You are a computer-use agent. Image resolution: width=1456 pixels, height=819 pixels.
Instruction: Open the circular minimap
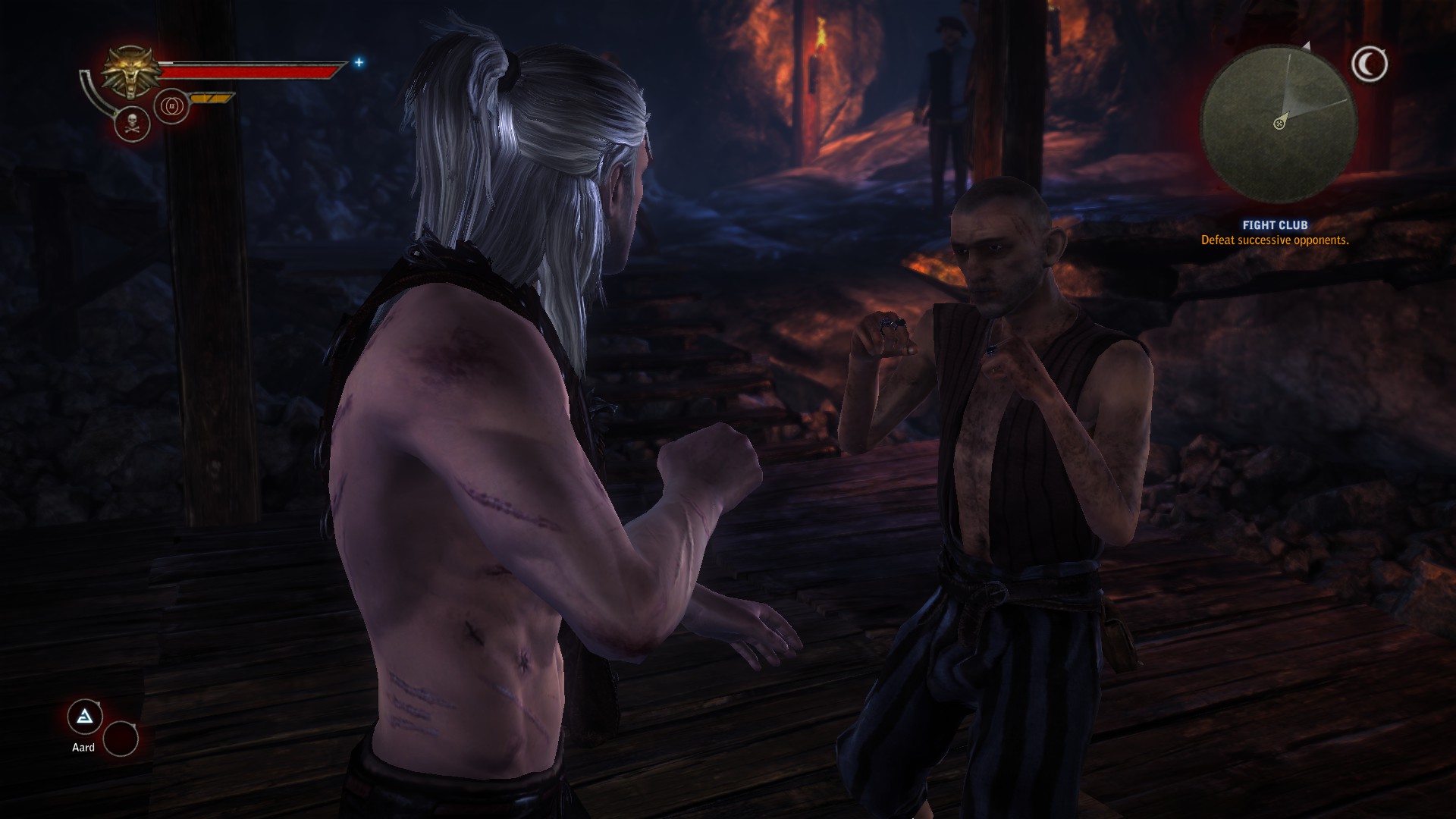click(x=1279, y=121)
